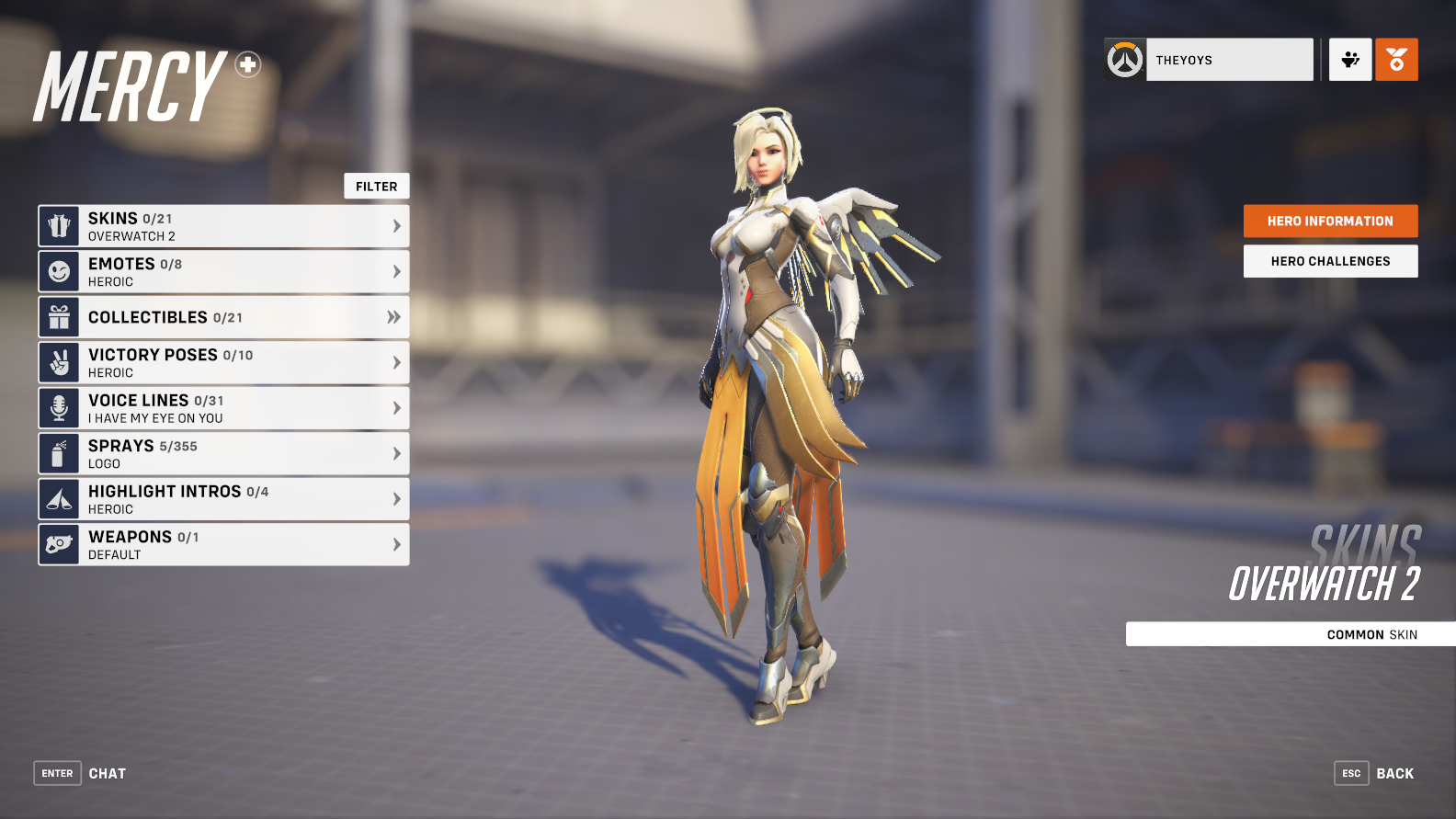Select the Voice Lines microphone icon
This screenshot has height=819, width=1456.
[x=59, y=407]
